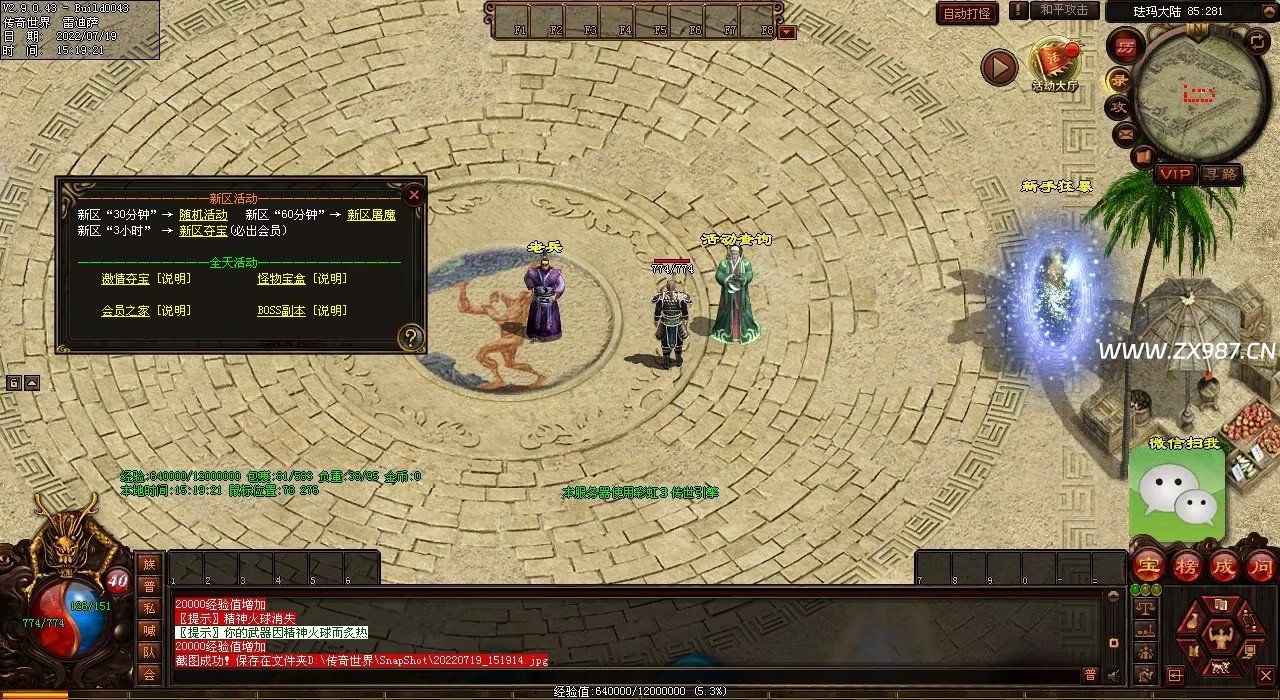Screen dimensions: 1280x700
Task: Follow the 新区屠魔 event link
Action: (371, 215)
